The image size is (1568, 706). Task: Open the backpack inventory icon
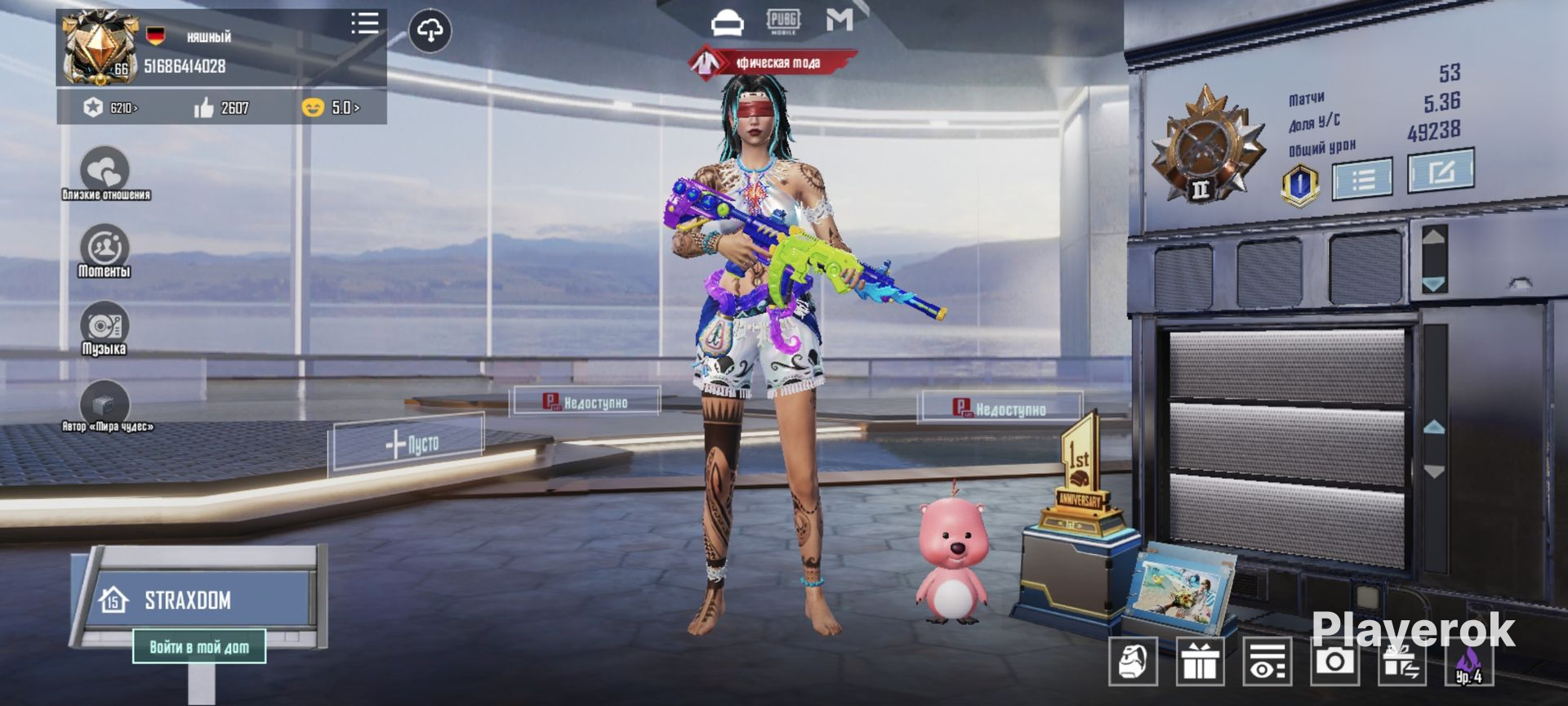1133,661
